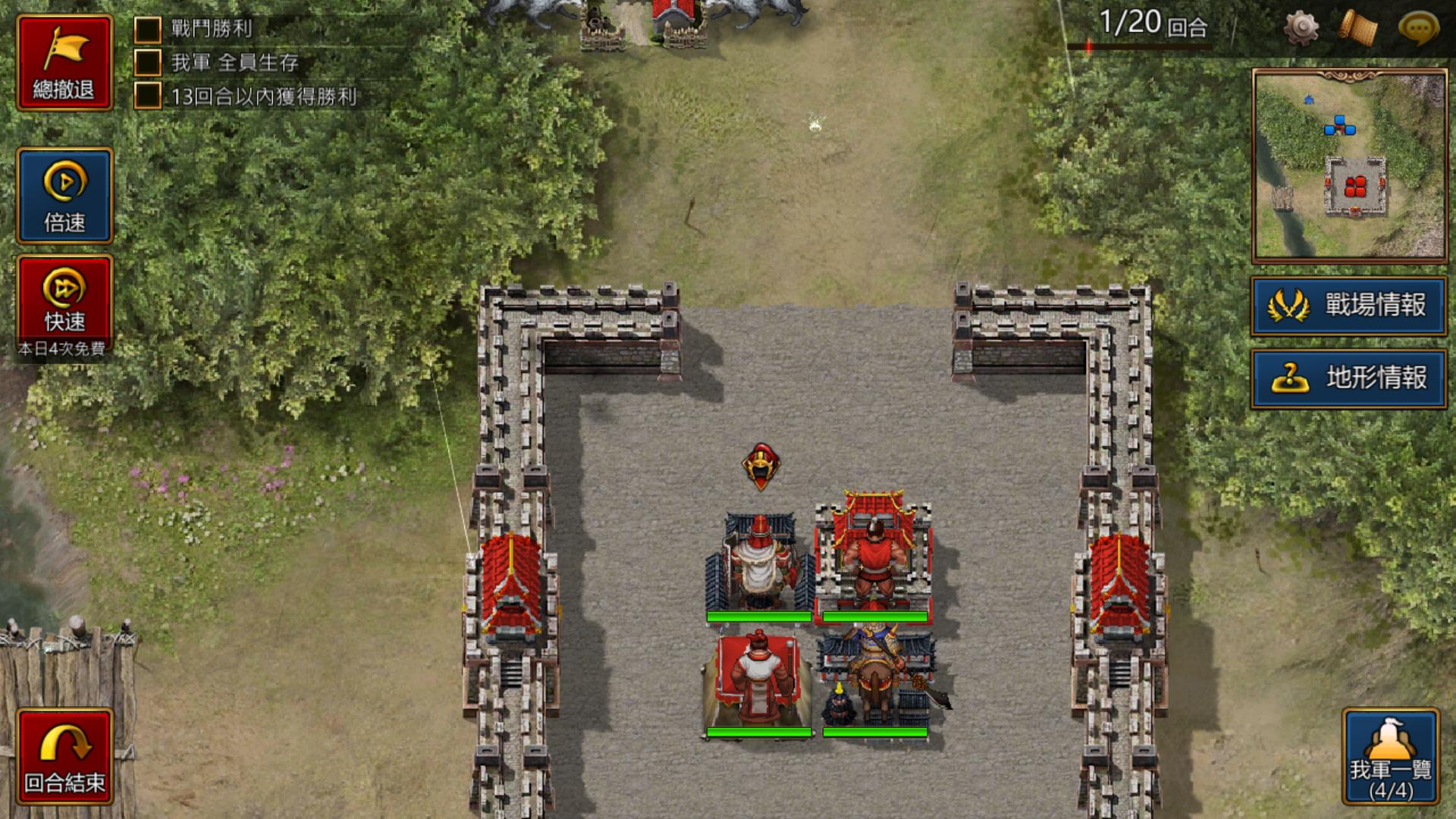
Task: Show 戰場情報 battlefield info
Action: 1348,306
